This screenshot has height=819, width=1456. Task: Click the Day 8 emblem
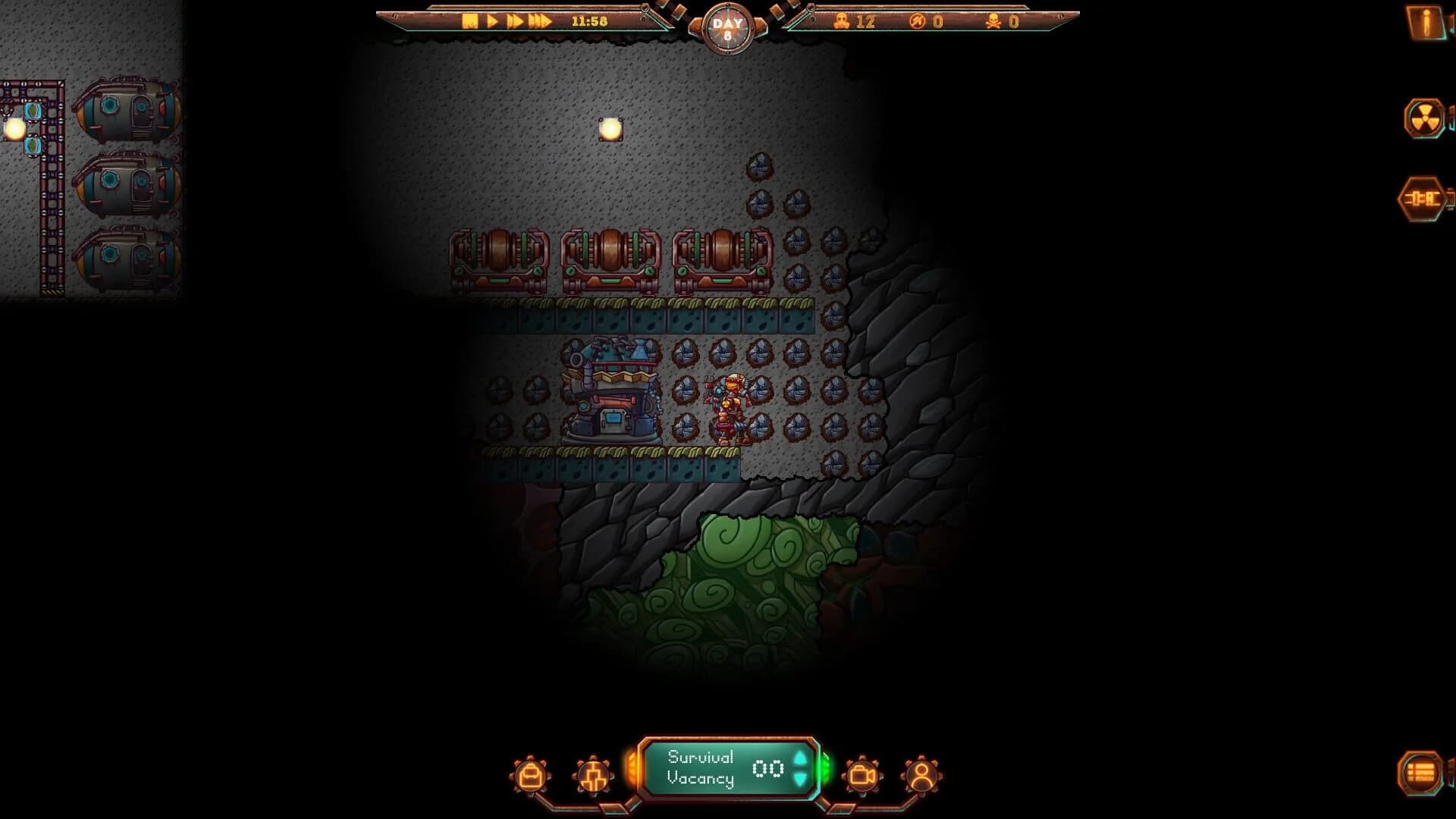pyautogui.click(x=728, y=28)
